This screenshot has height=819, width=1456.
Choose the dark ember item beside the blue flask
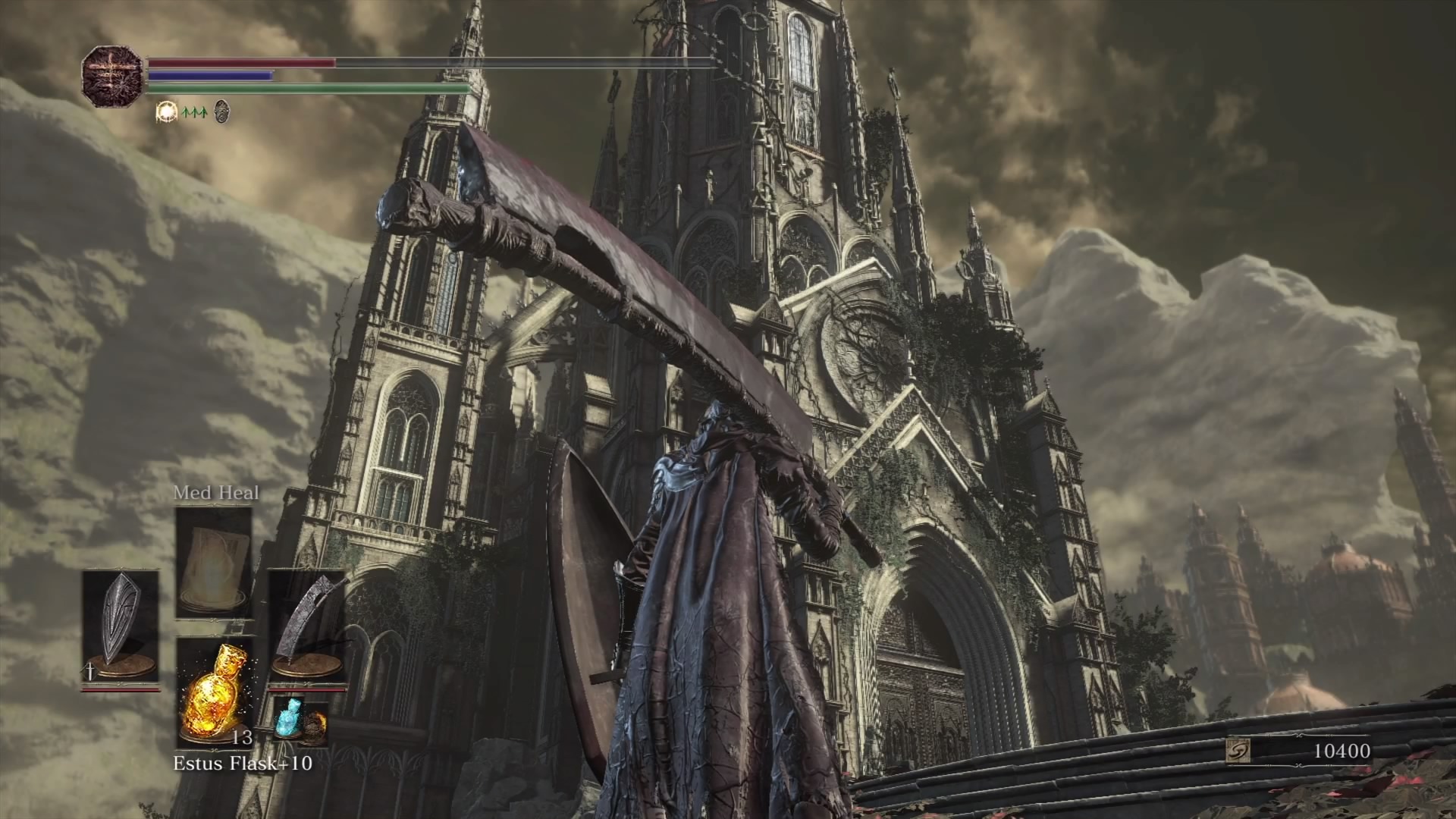314,726
